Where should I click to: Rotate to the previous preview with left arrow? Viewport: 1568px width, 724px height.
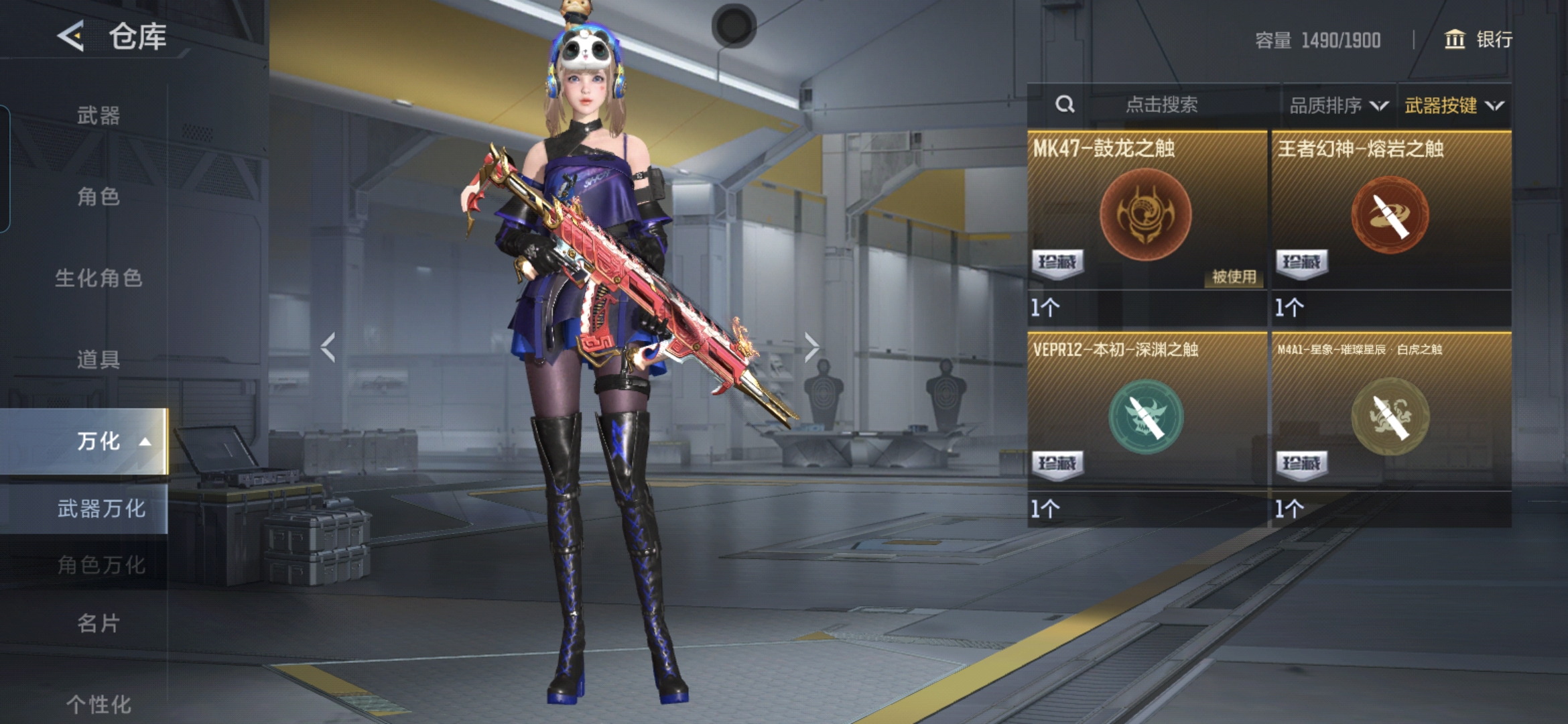328,347
